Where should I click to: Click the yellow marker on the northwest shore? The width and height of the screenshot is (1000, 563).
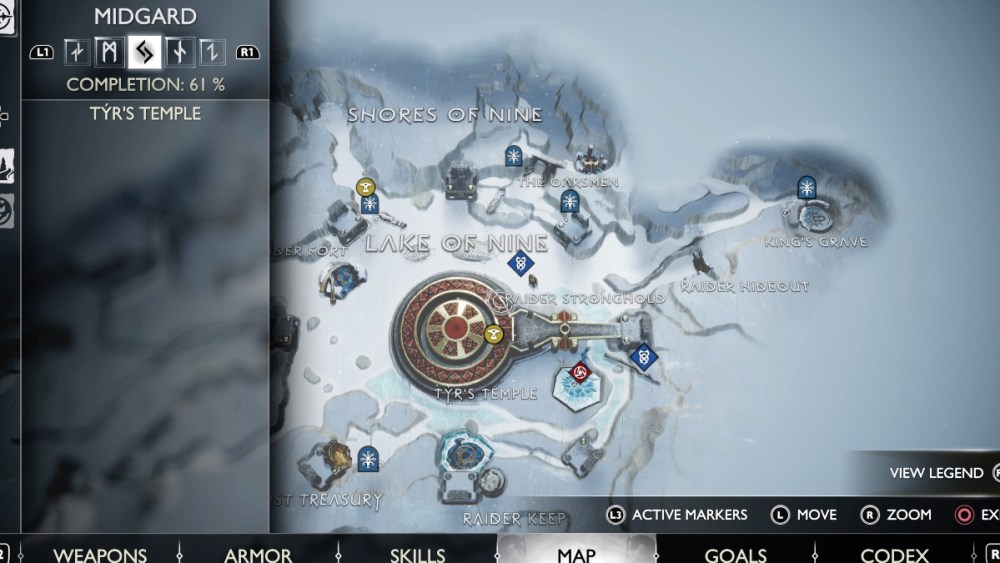tap(366, 186)
